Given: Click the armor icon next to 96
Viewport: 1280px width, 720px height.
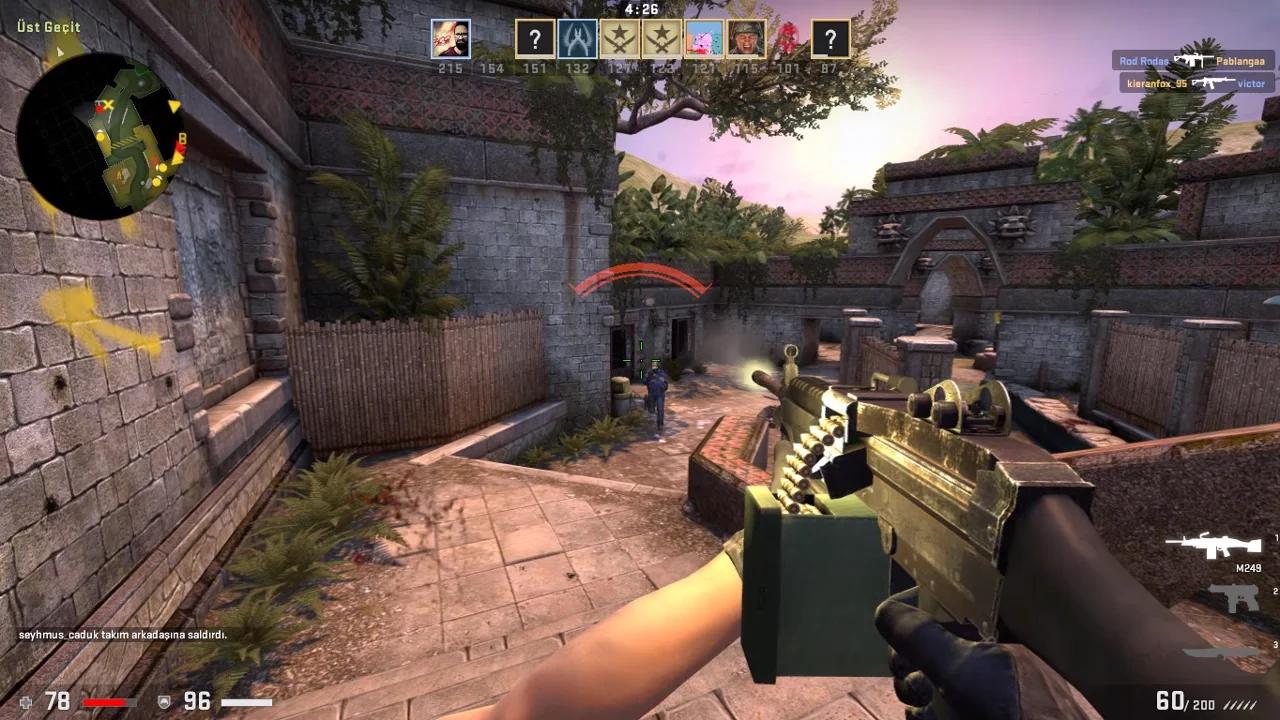Looking at the screenshot, I should click(163, 702).
